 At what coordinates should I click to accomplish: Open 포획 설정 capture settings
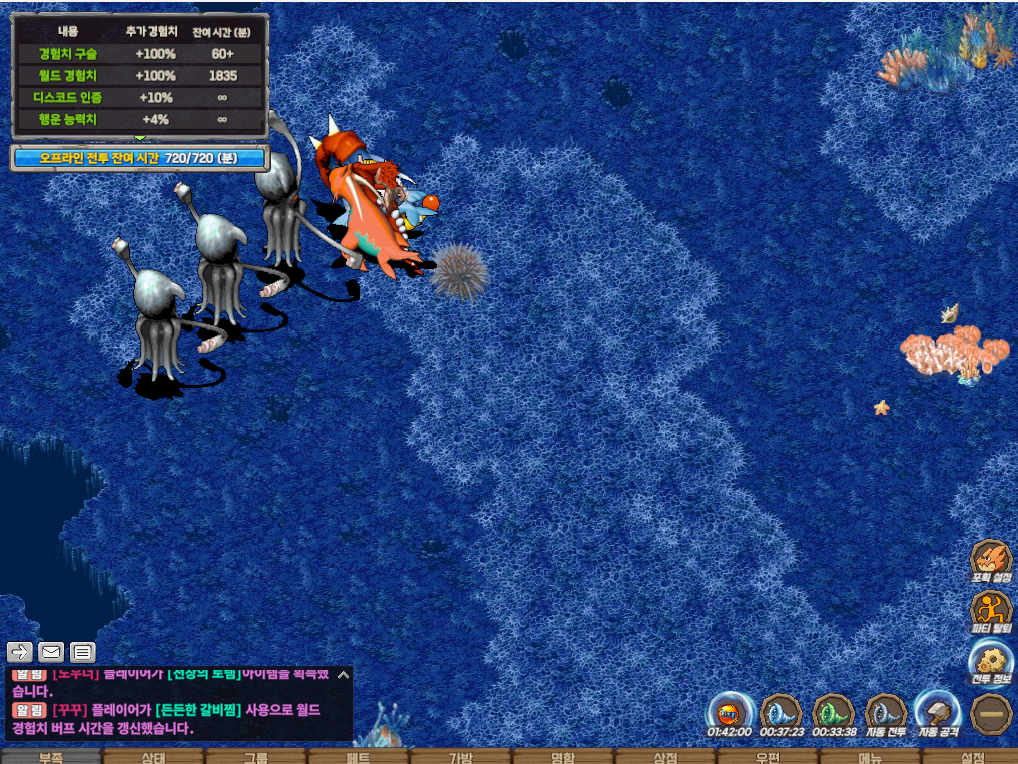991,559
